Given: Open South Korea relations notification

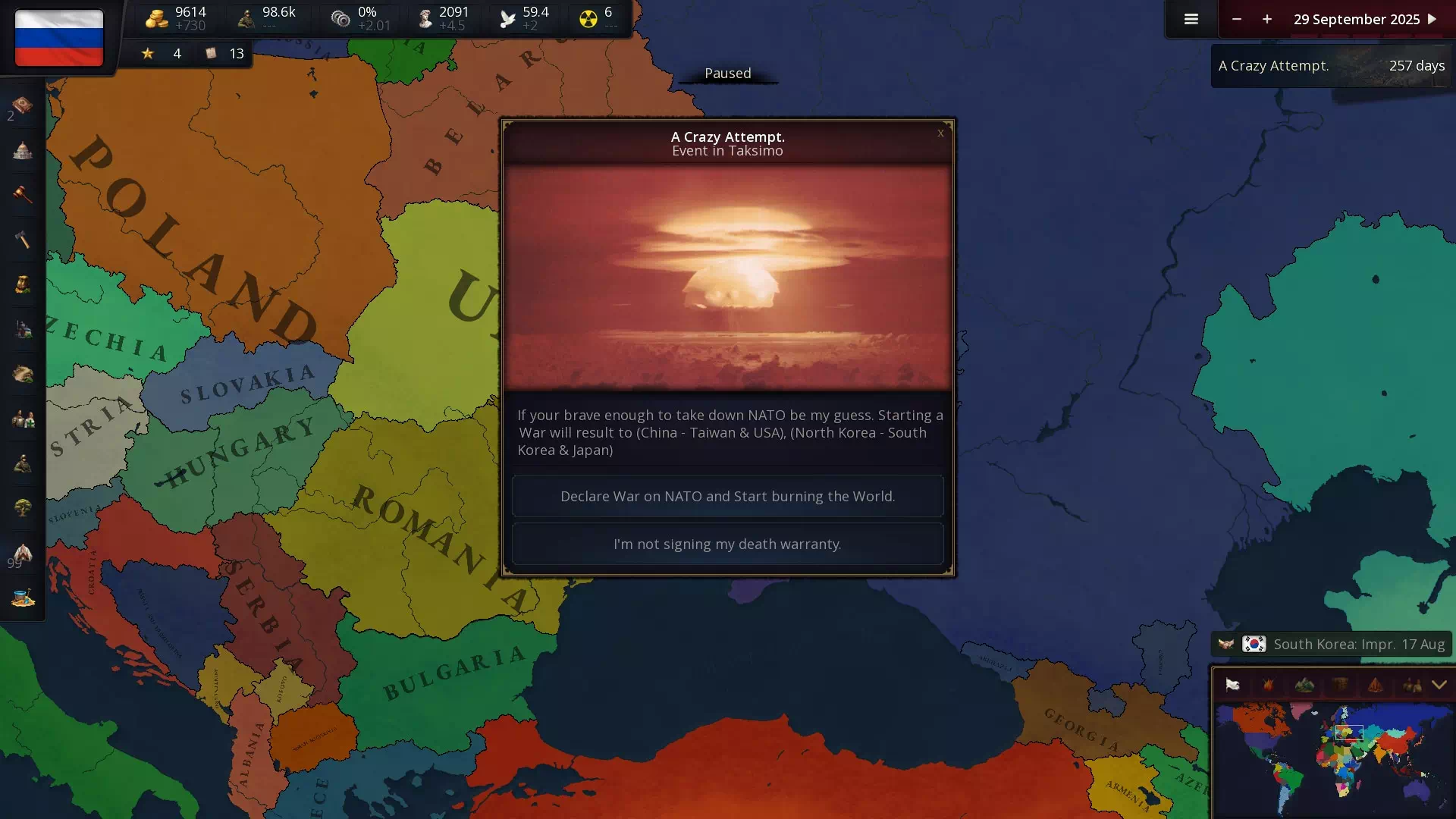Looking at the screenshot, I should click(1331, 644).
